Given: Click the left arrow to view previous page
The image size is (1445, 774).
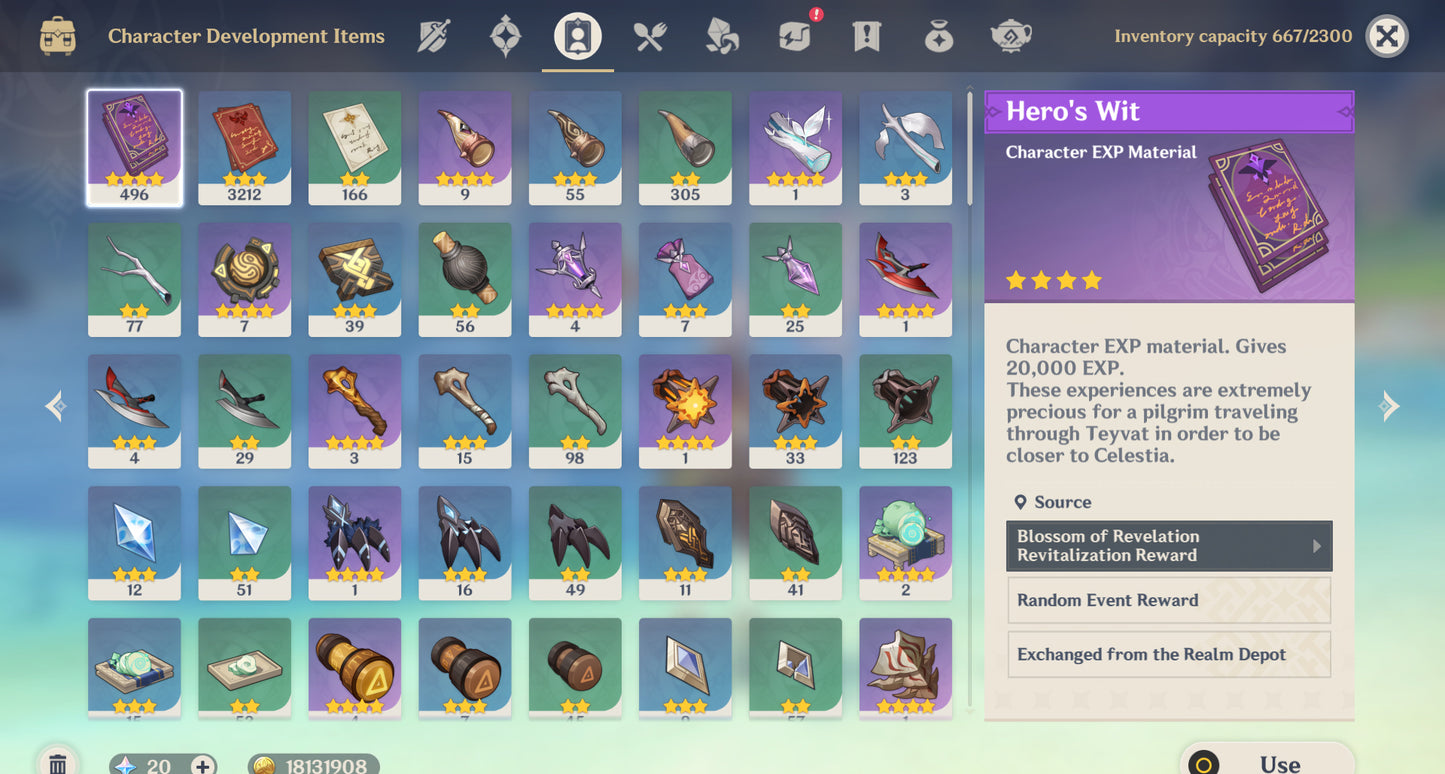Looking at the screenshot, I should pos(55,404).
